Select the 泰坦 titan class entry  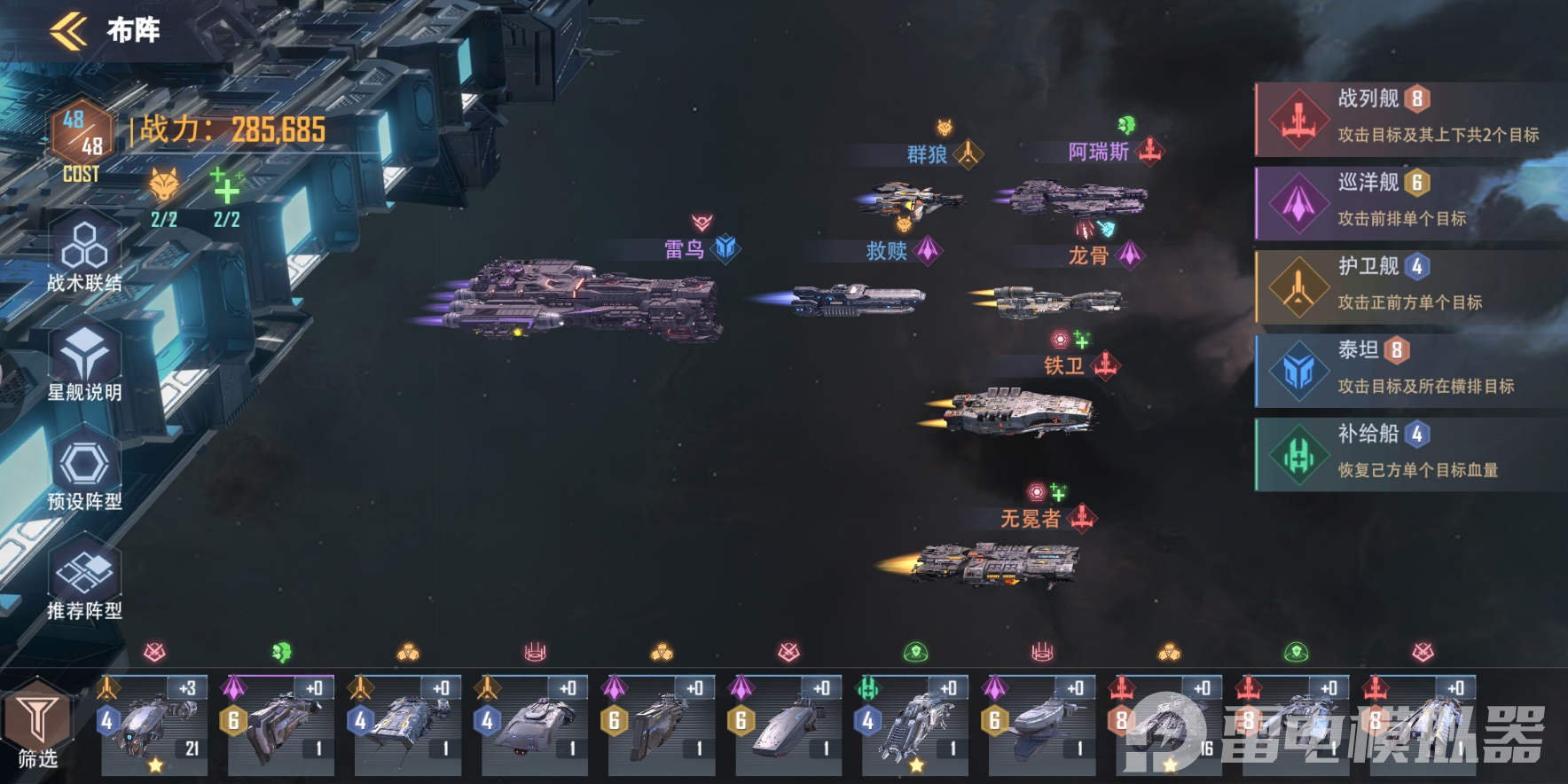pos(1410,371)
